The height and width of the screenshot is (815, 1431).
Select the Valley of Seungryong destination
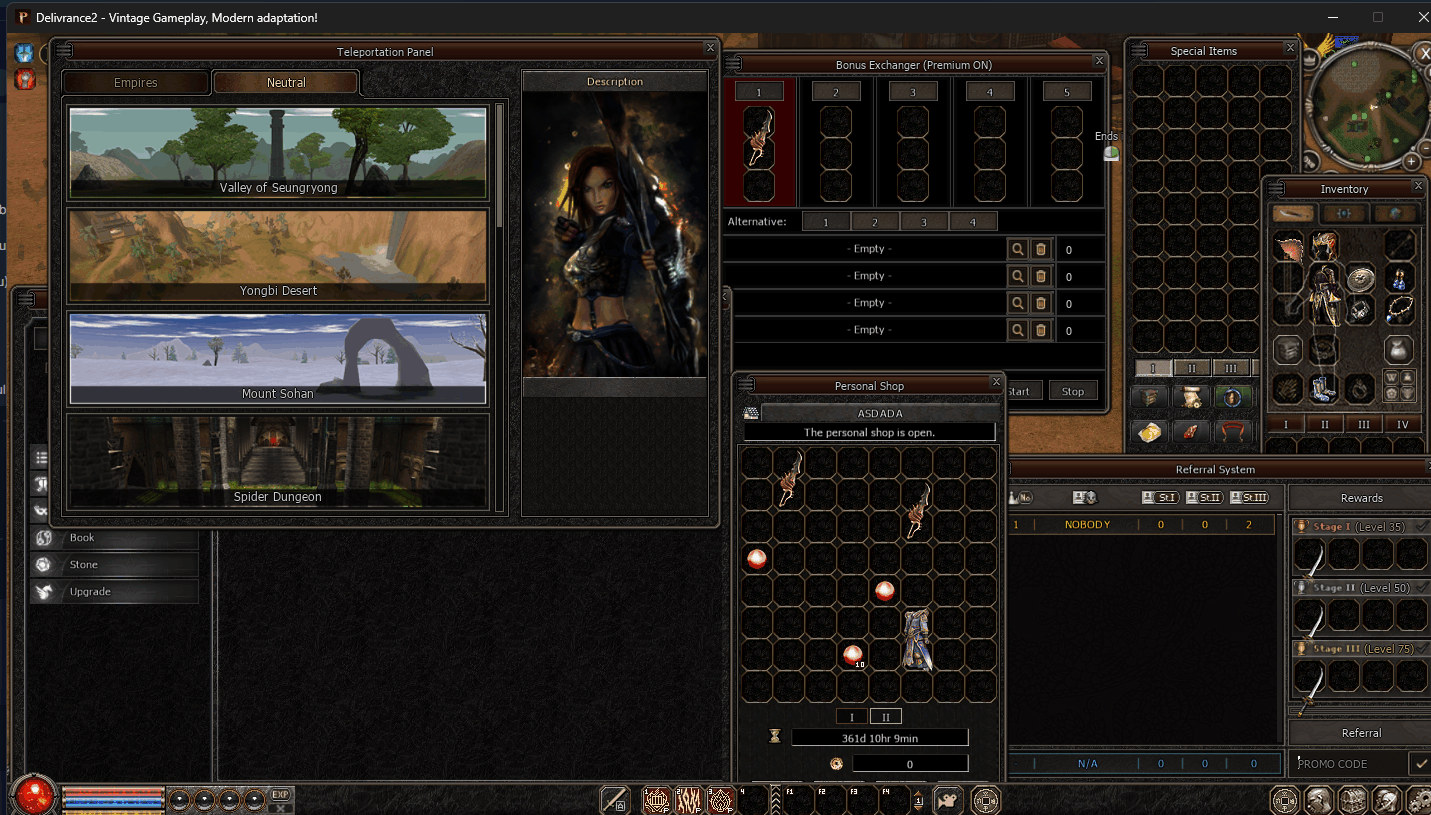click(278, 153)
